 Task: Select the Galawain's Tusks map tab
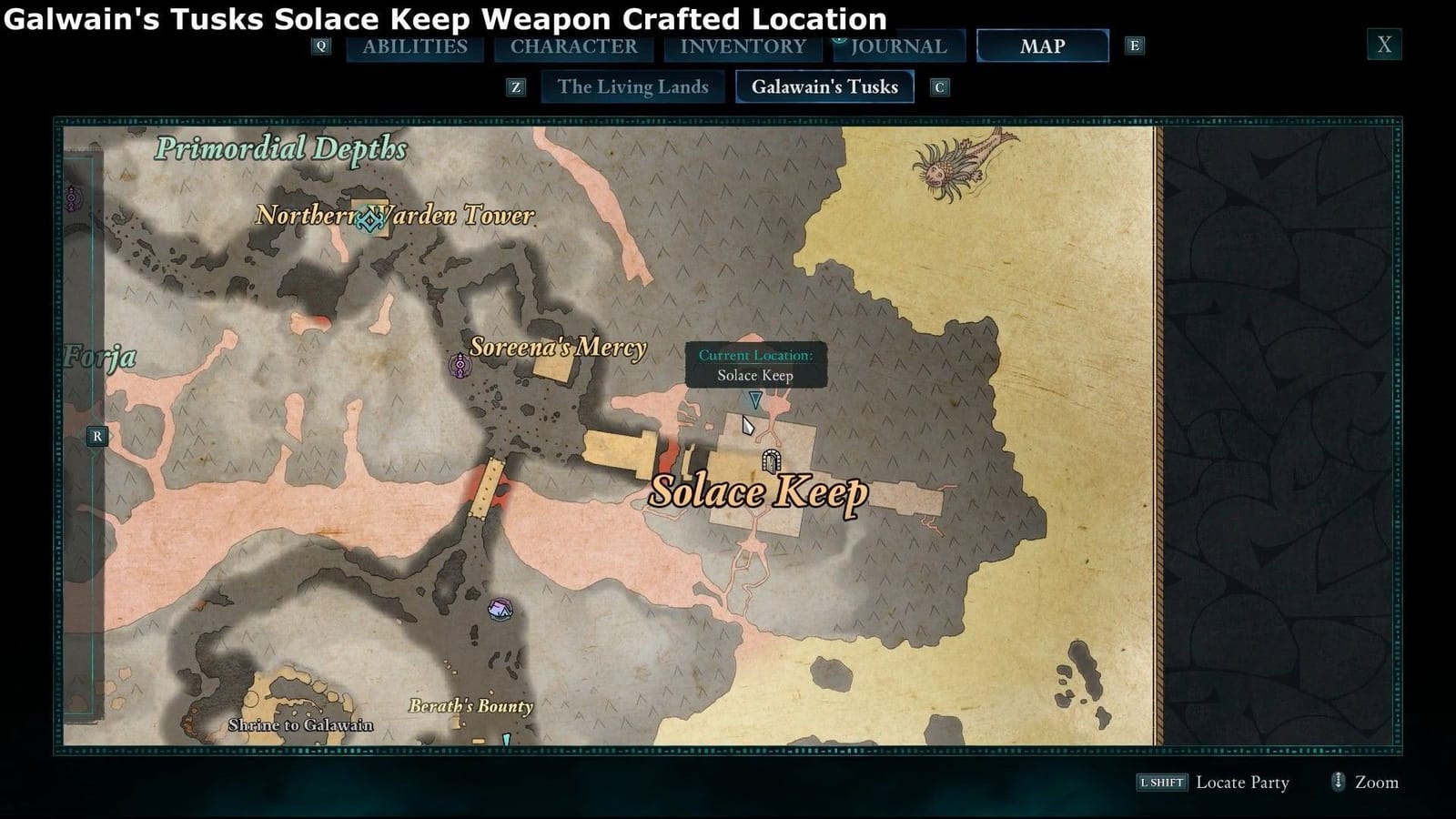tap(824, 86)
